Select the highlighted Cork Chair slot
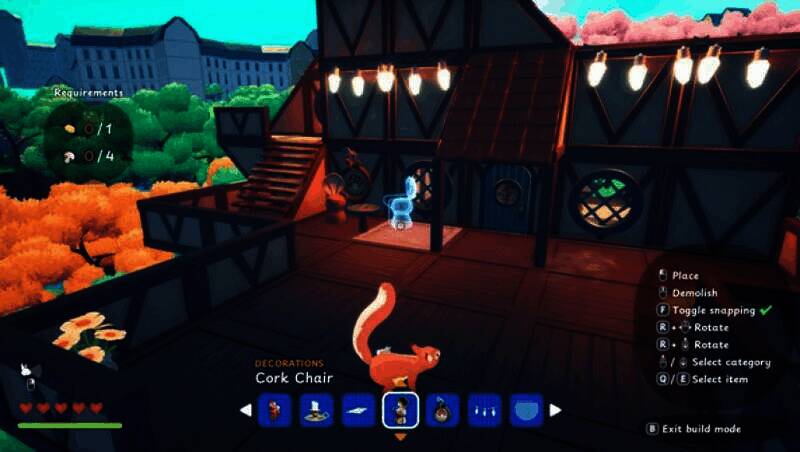 click(x=400, y=410)
